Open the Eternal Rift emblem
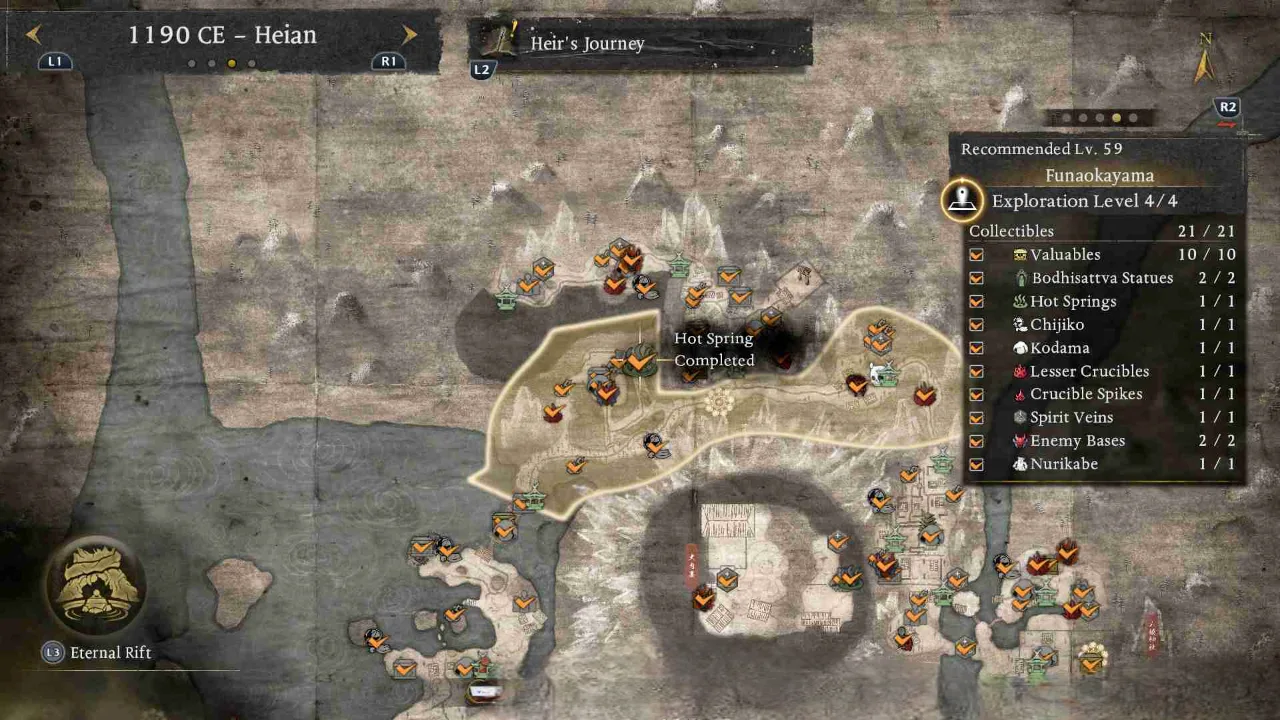 pos(95,587)
